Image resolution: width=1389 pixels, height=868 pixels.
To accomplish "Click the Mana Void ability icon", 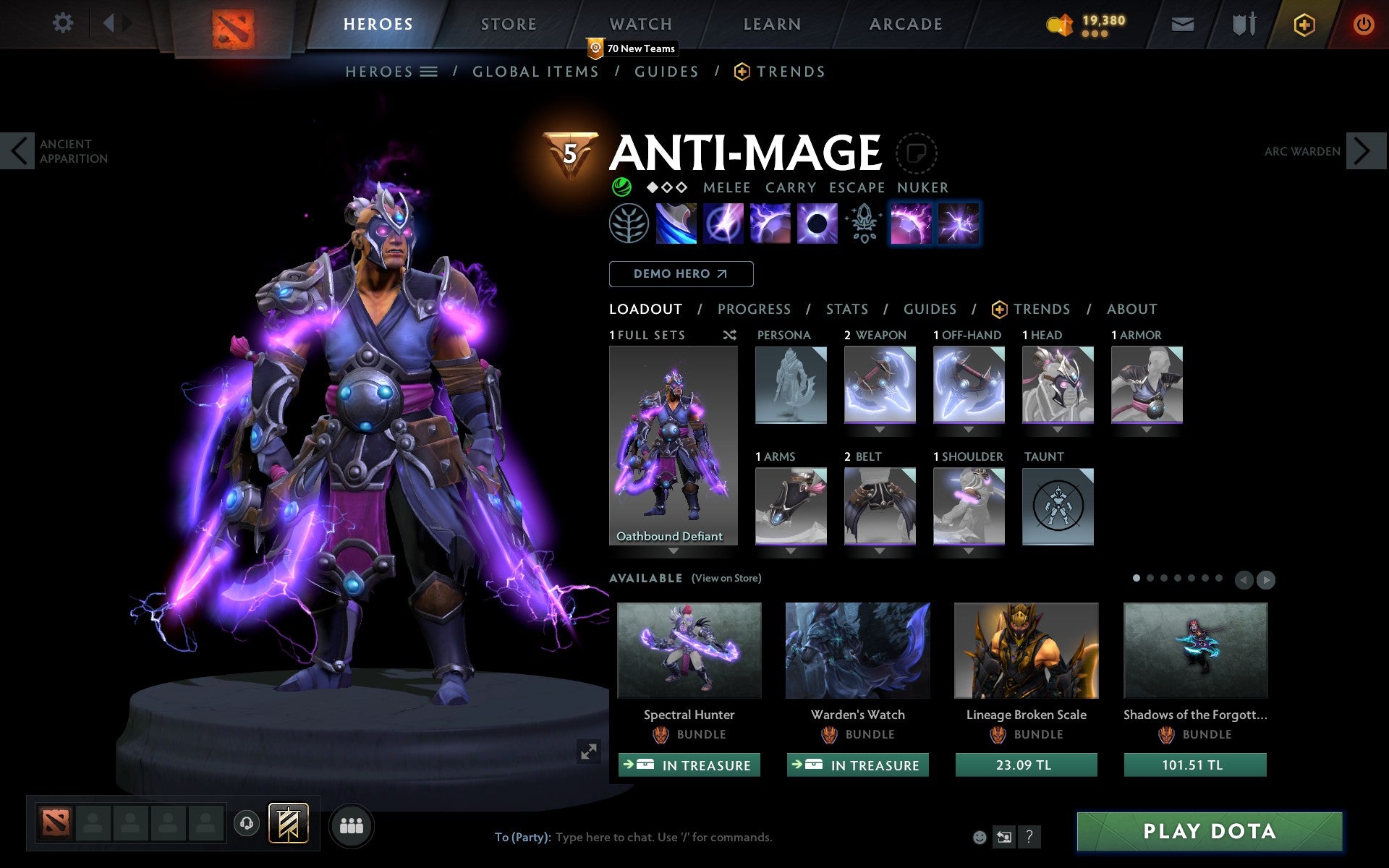I will [x=817, y=224].
